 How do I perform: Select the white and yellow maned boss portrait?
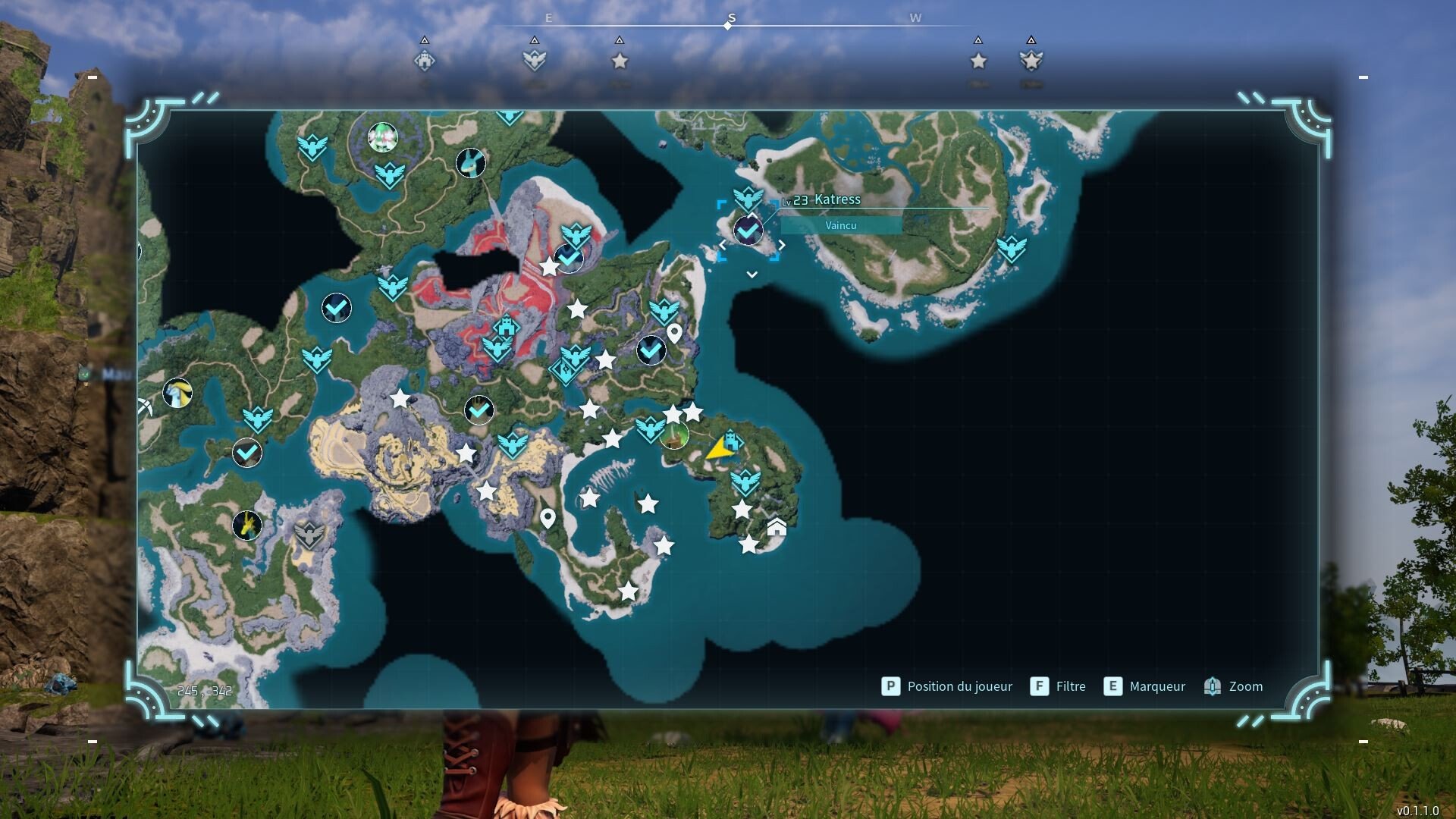pos(177,393)
